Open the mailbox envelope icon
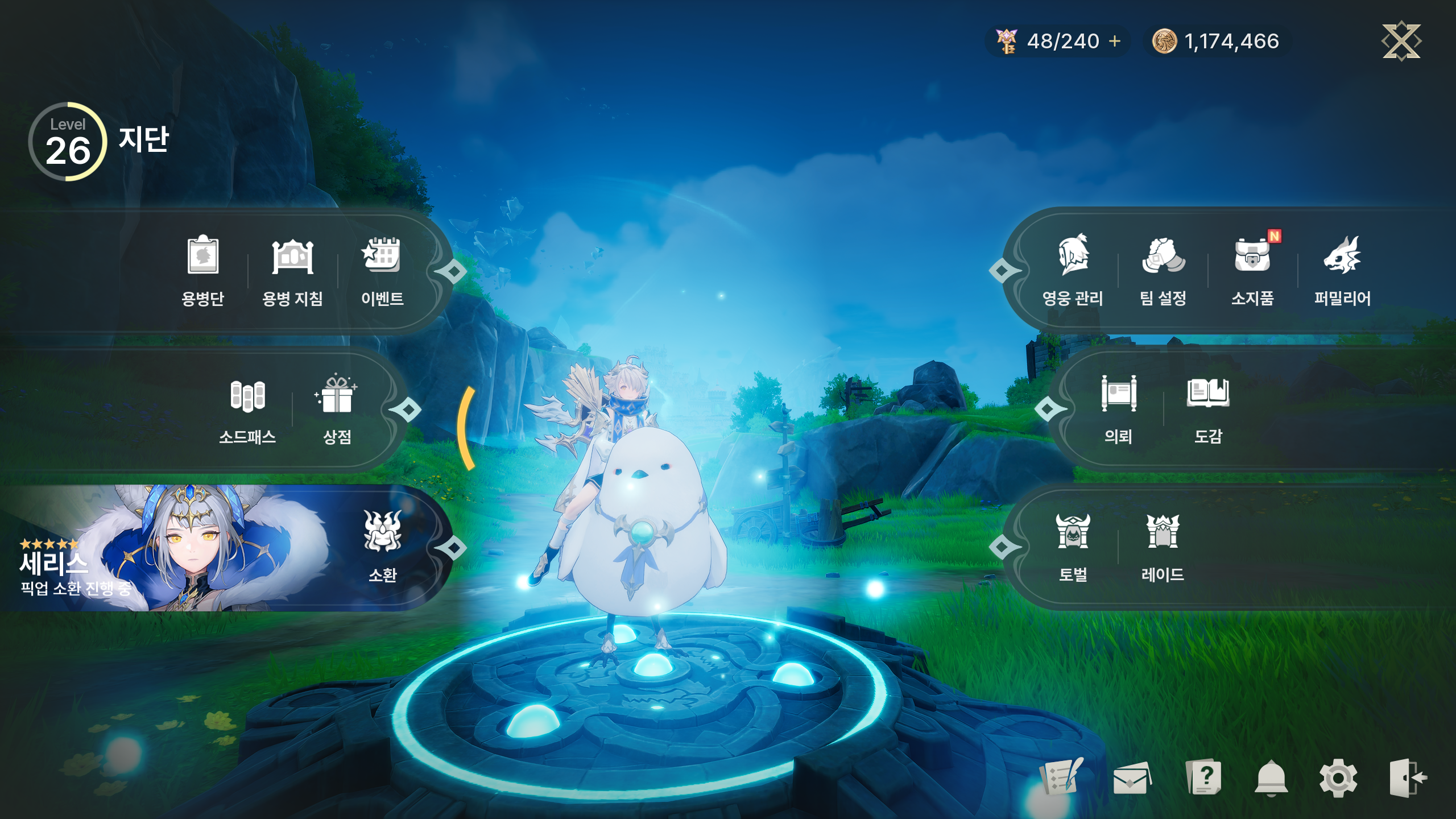1456x819 pixels. 1132,778
